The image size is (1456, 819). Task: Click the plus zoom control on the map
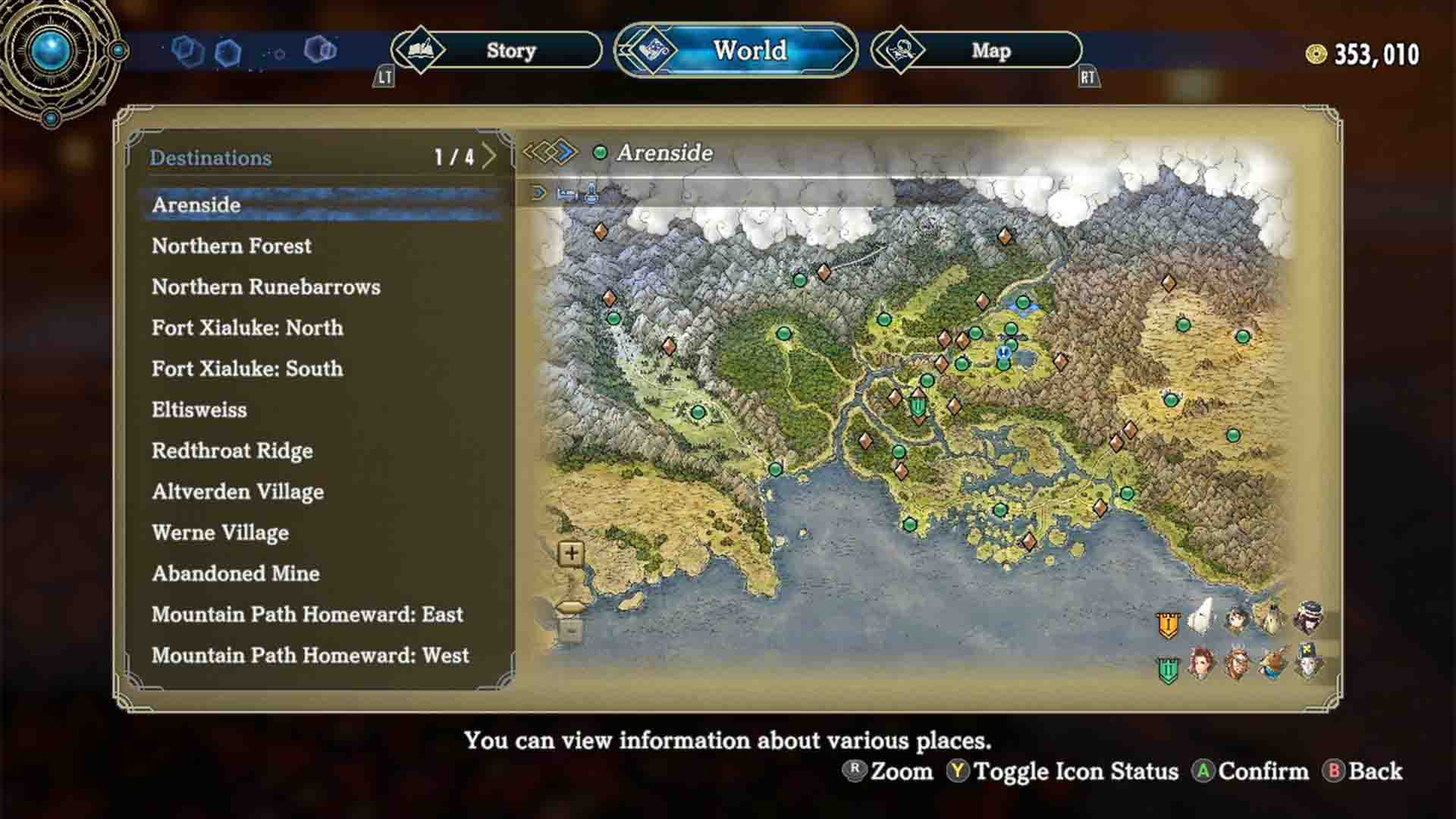(x=570, y=553)
